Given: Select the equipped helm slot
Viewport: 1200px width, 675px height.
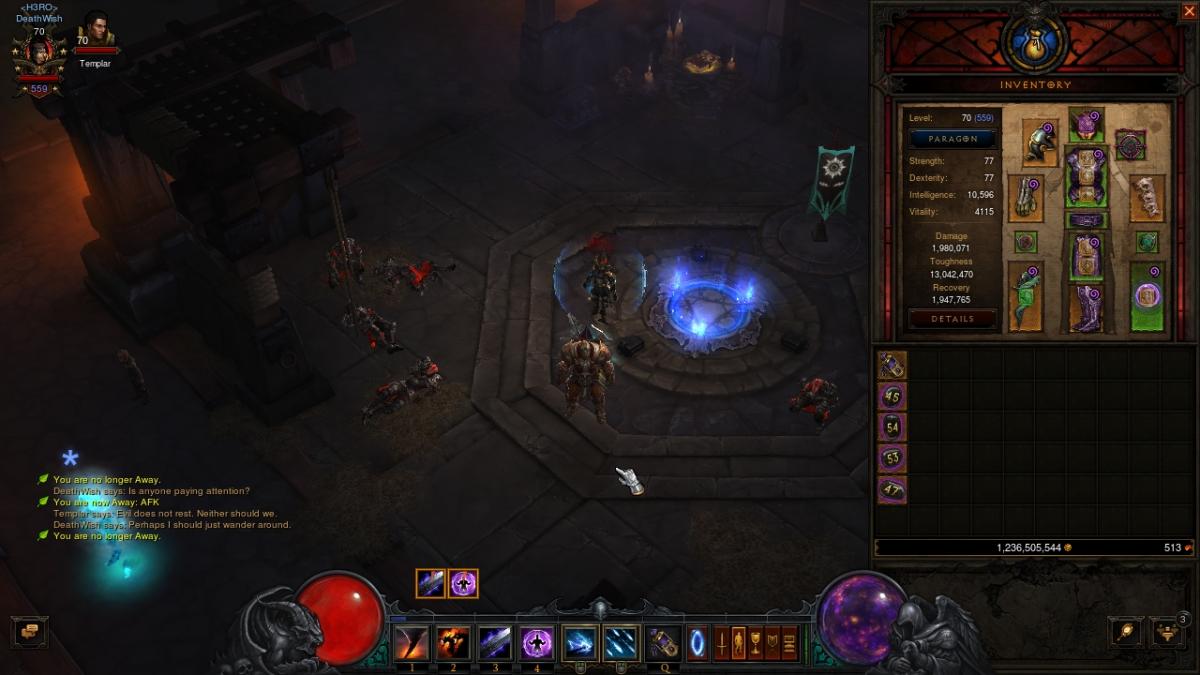Looking at the screenshot, I should tap(1086, 125).
